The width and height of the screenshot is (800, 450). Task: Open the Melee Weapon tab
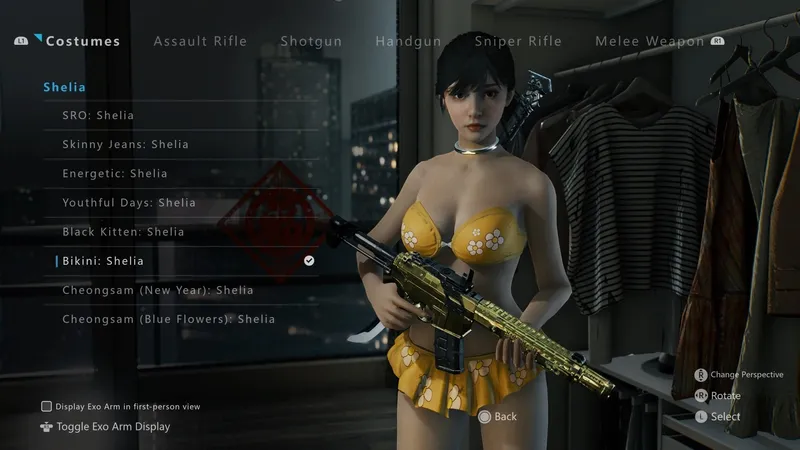coord(649,42)
